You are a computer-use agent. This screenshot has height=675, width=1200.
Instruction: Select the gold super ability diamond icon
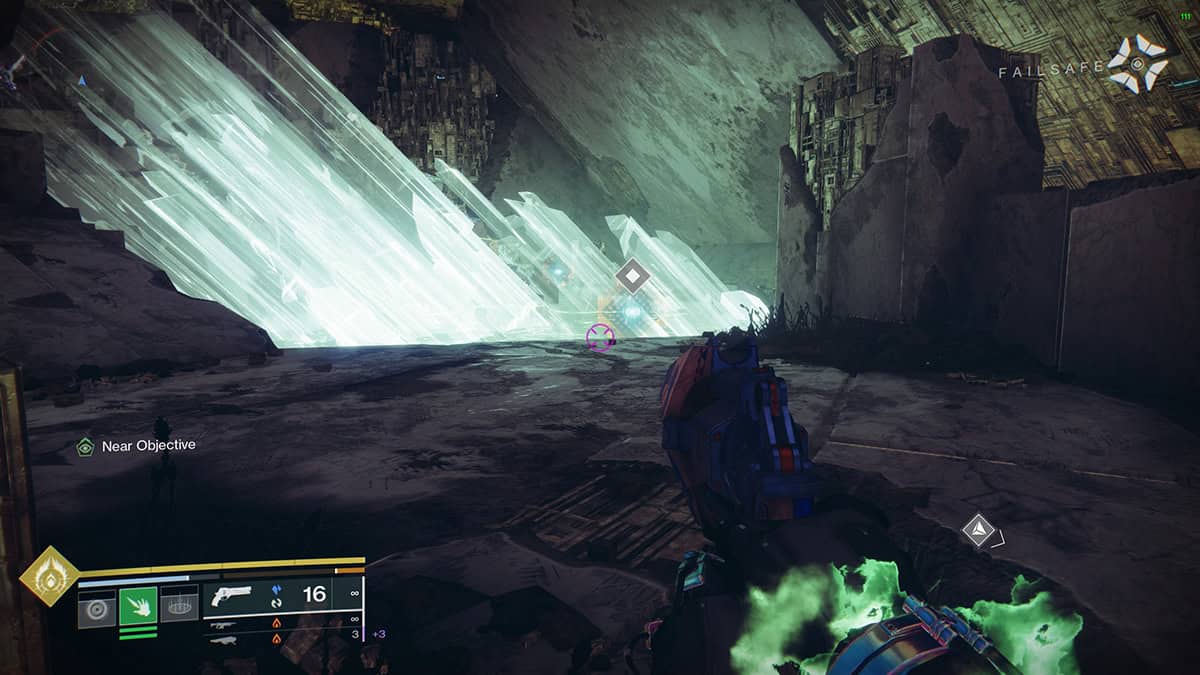[48, 576]
